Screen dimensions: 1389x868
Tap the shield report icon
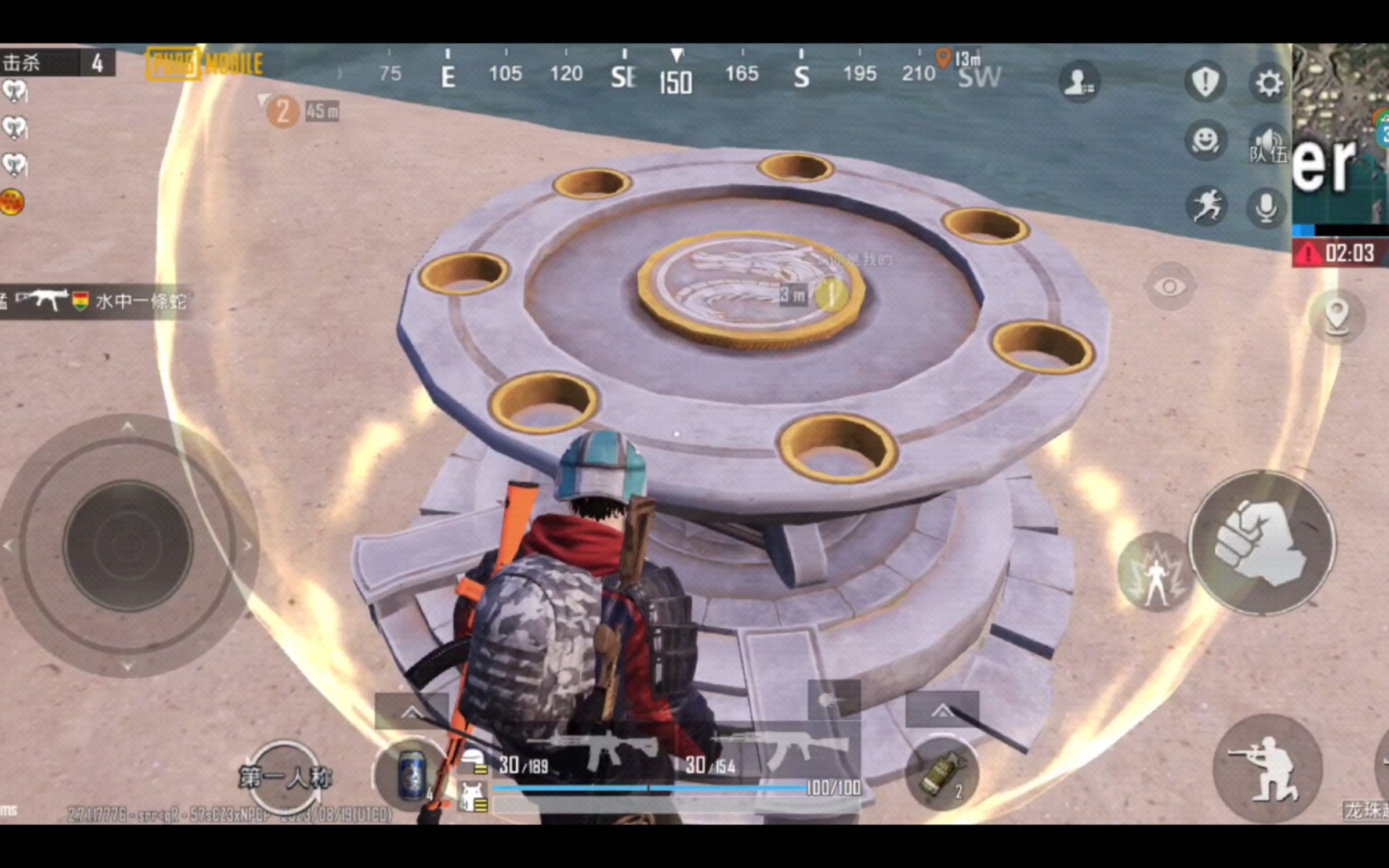pyautogui.click(x=1204, y=82)
